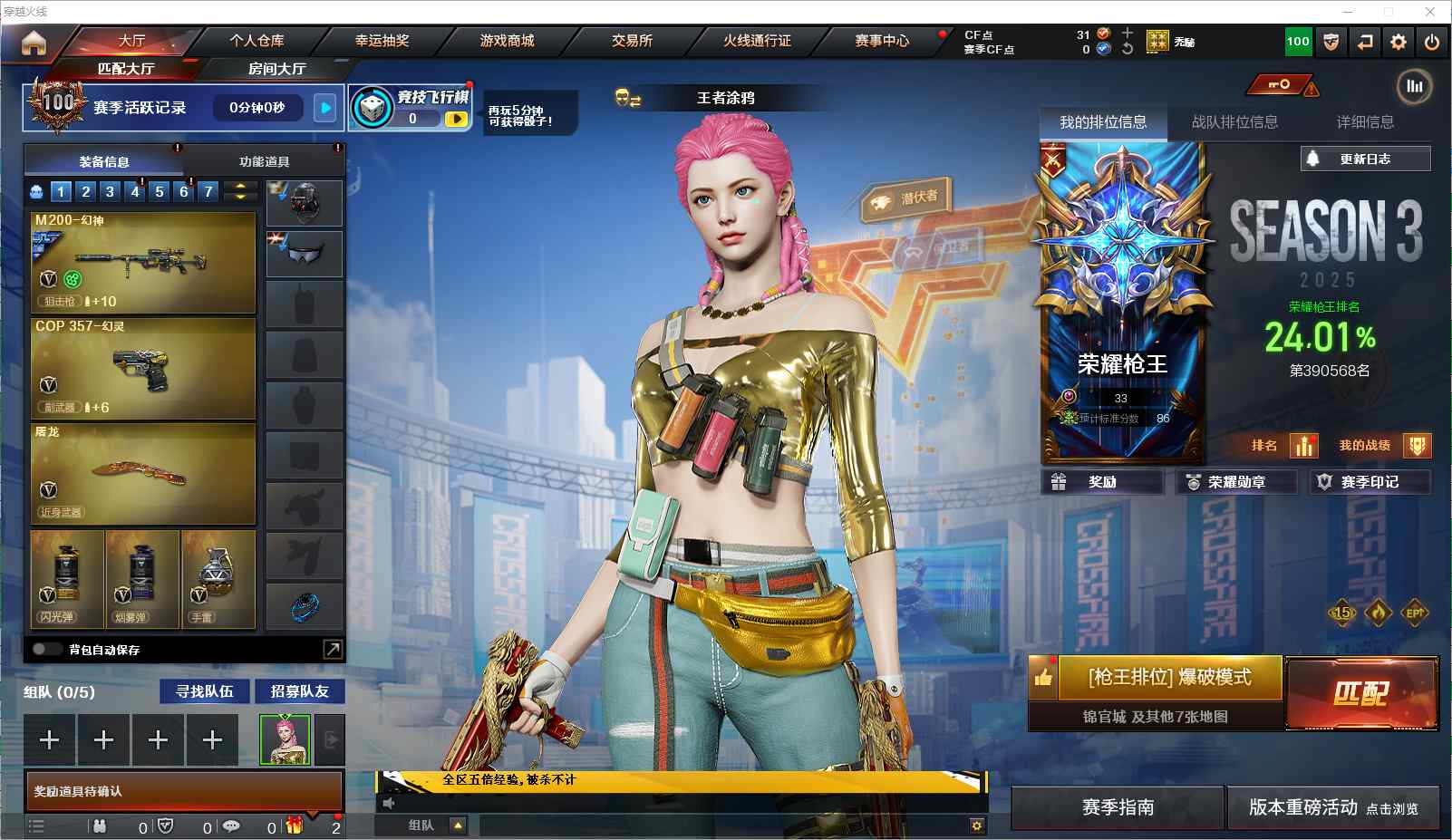Screen dimensions: 1452x840
Task: Open the 交易所 exchange
Action: pos(632,41)
